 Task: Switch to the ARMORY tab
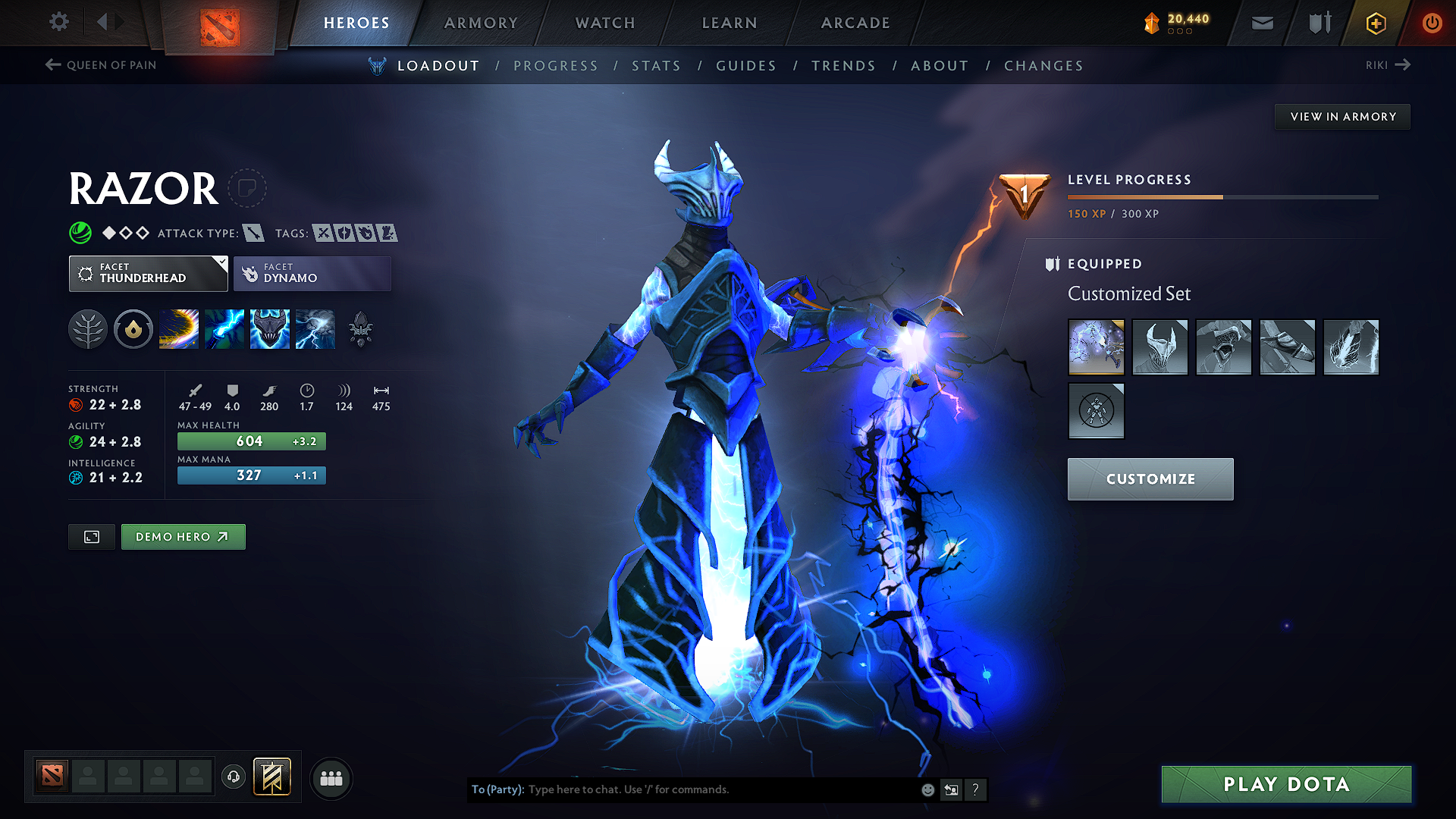pos(481,23)
